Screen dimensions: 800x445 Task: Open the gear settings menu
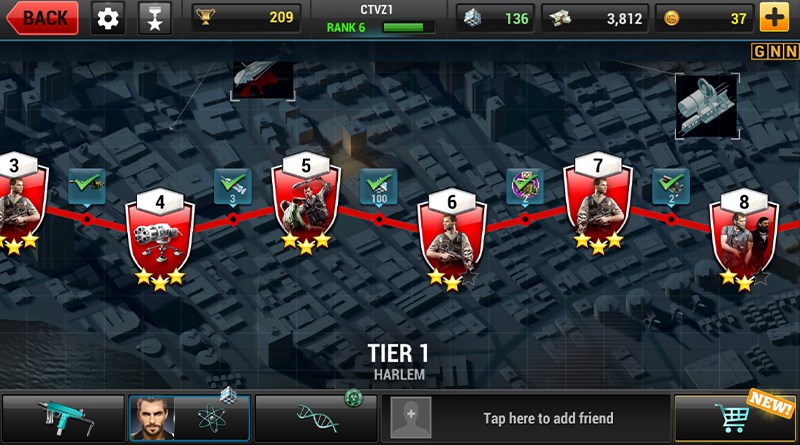(x=108, y=17)
